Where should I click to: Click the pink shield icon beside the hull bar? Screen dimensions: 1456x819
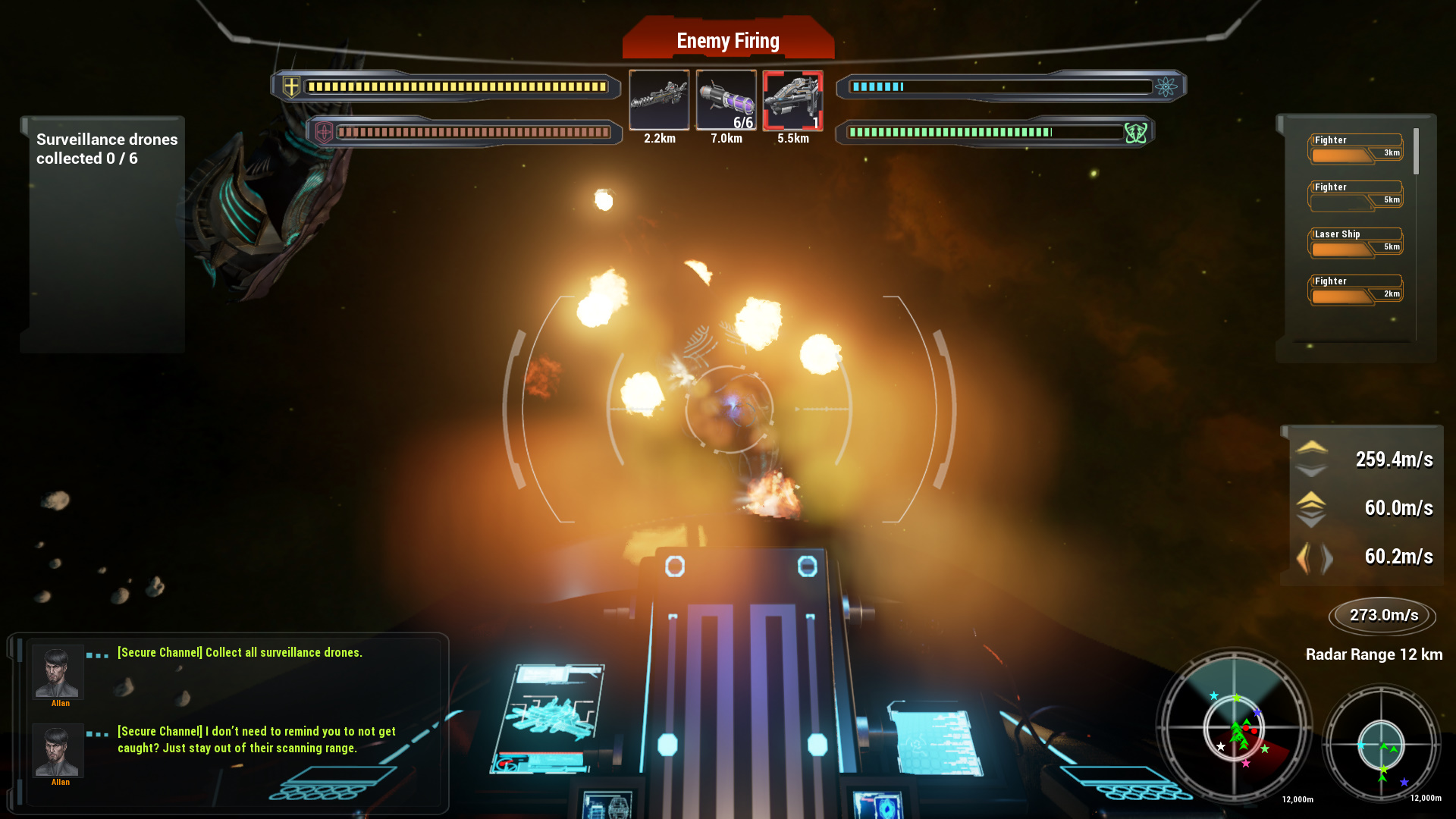[x=322, y=131]
